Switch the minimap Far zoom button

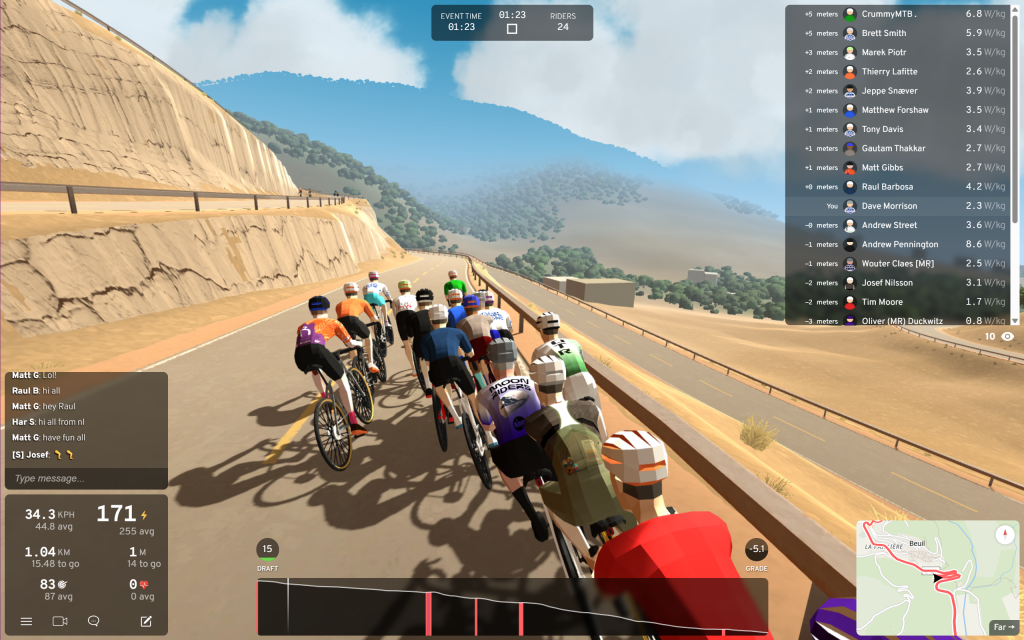coord(1001,627)
